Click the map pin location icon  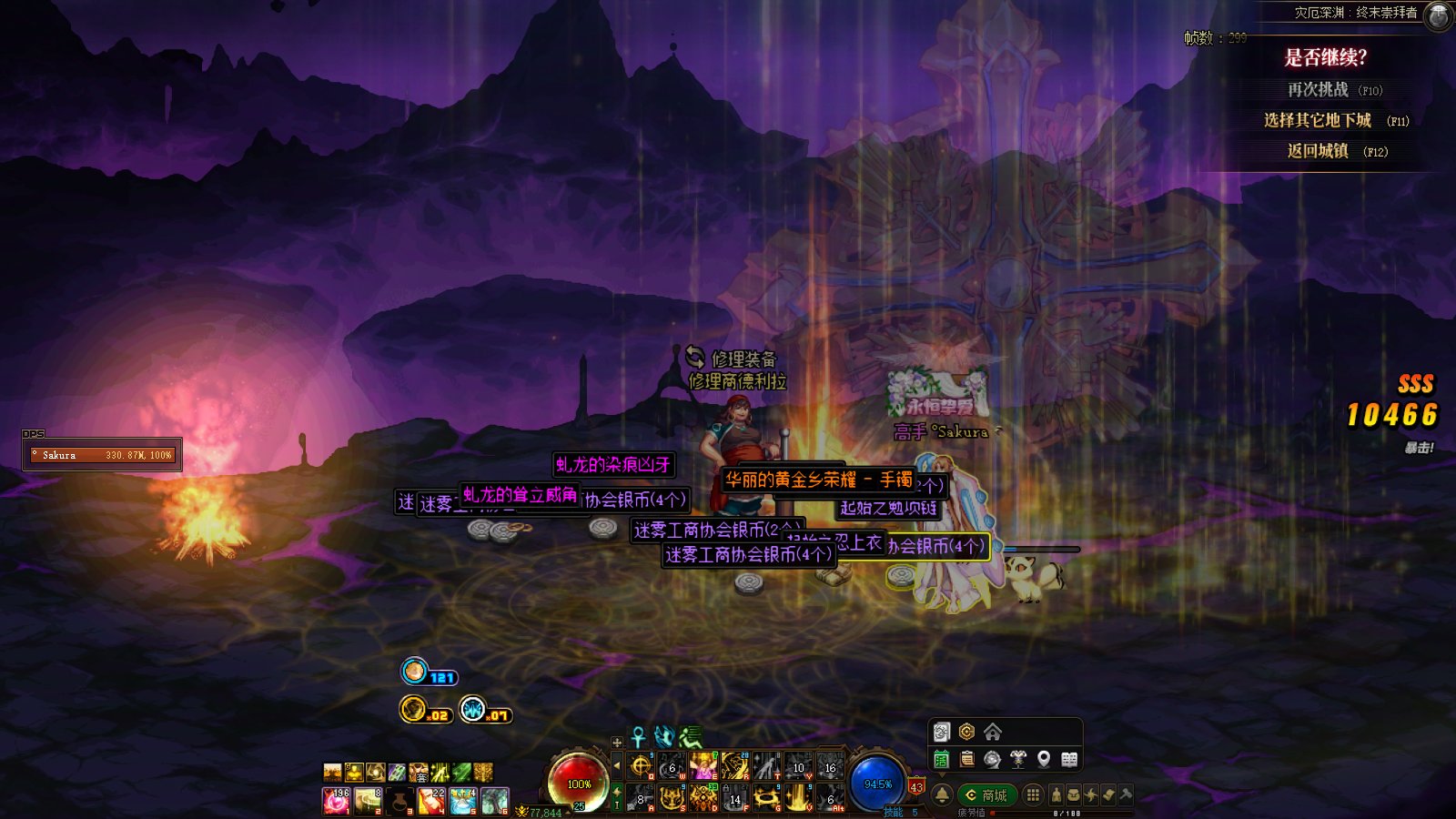1044,759
